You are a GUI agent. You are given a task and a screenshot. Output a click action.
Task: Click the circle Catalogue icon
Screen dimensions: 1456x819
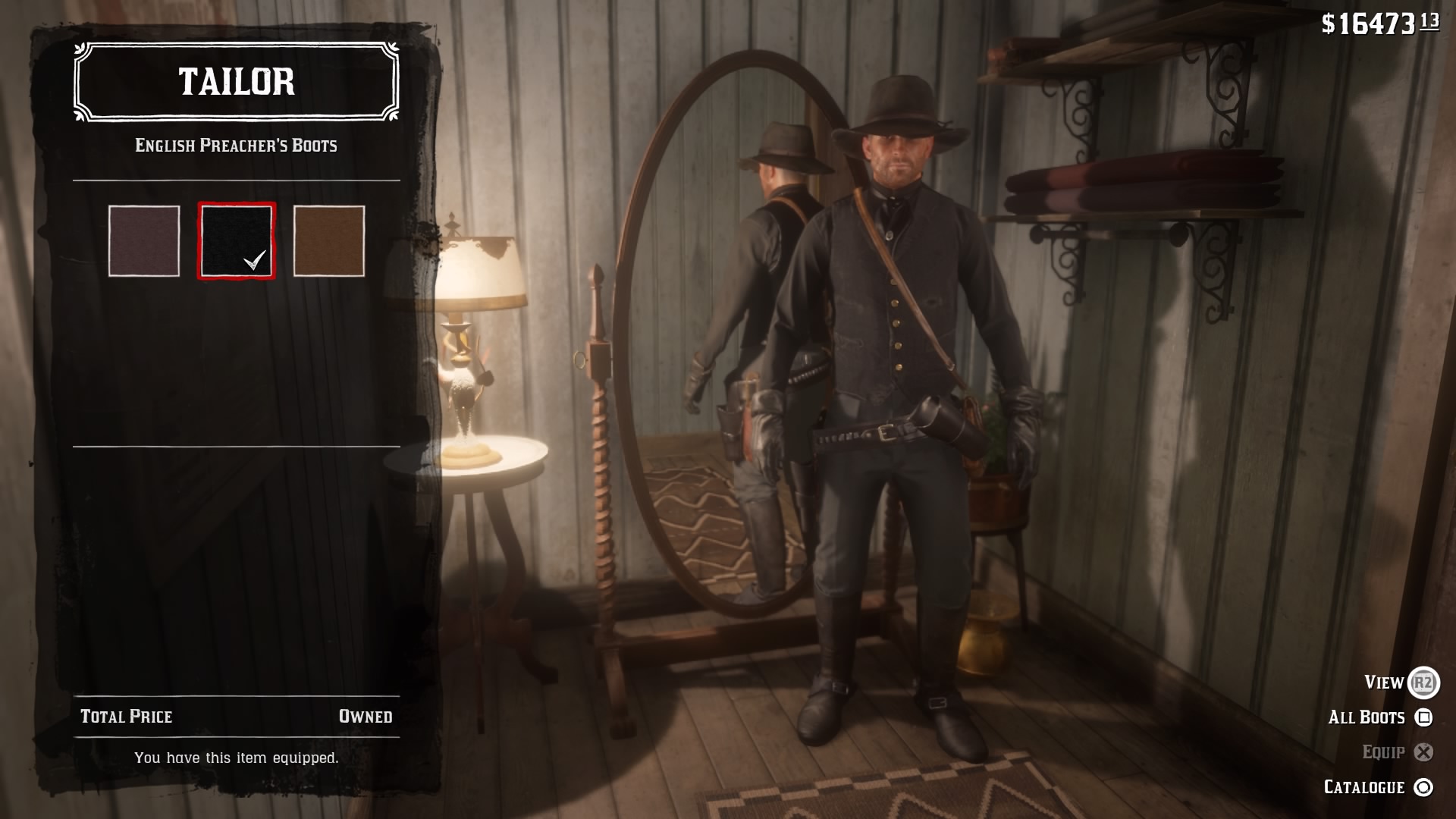[x=1424, y=786]
